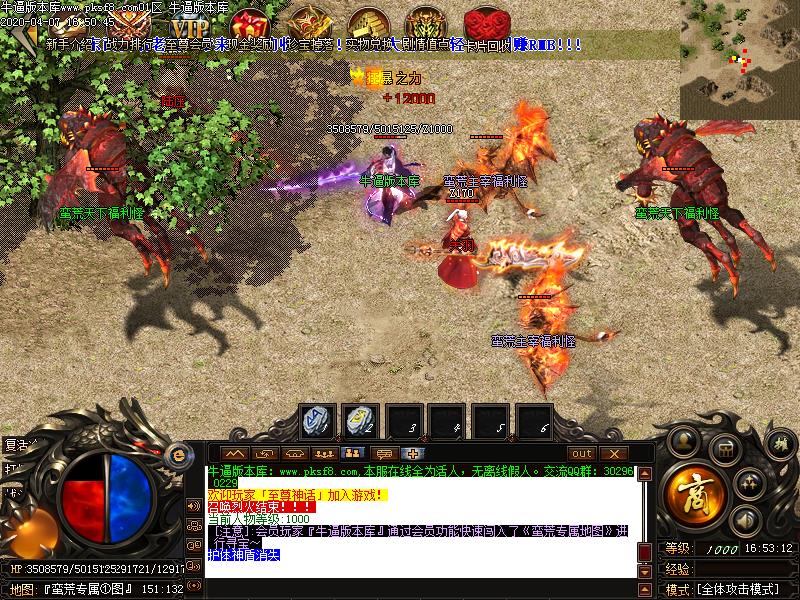The width and height of the screenshot is (800, 600).
Task: Open the VIP menu icon
Action: 188,27
